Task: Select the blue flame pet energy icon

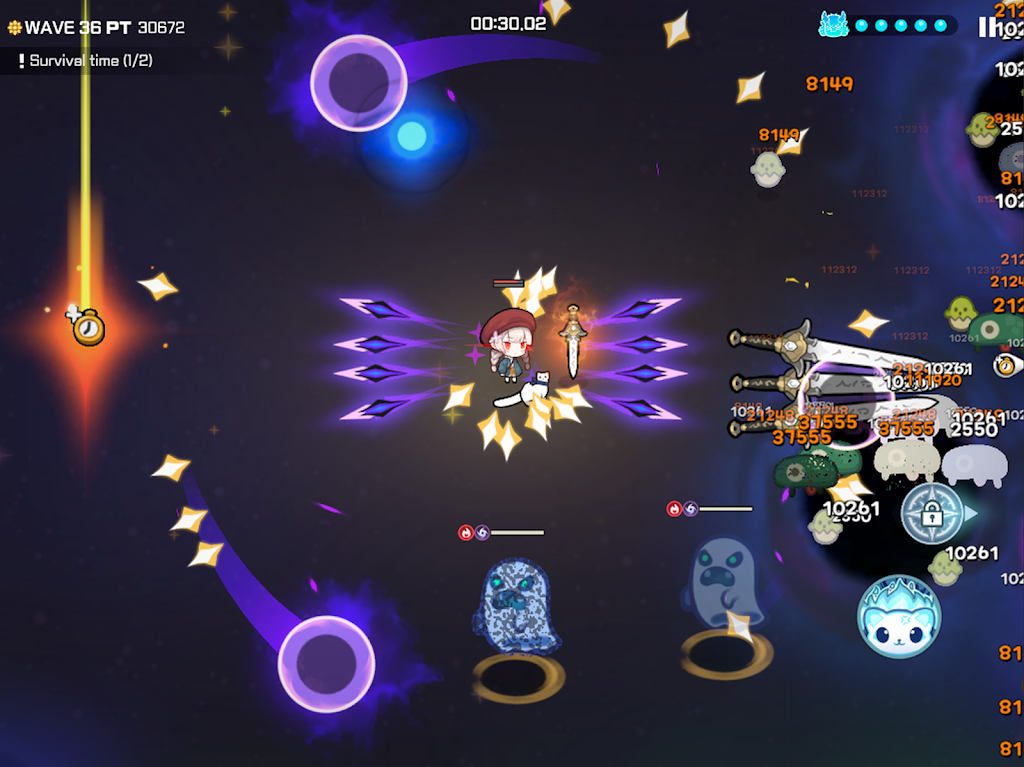Action: [833, 25]
